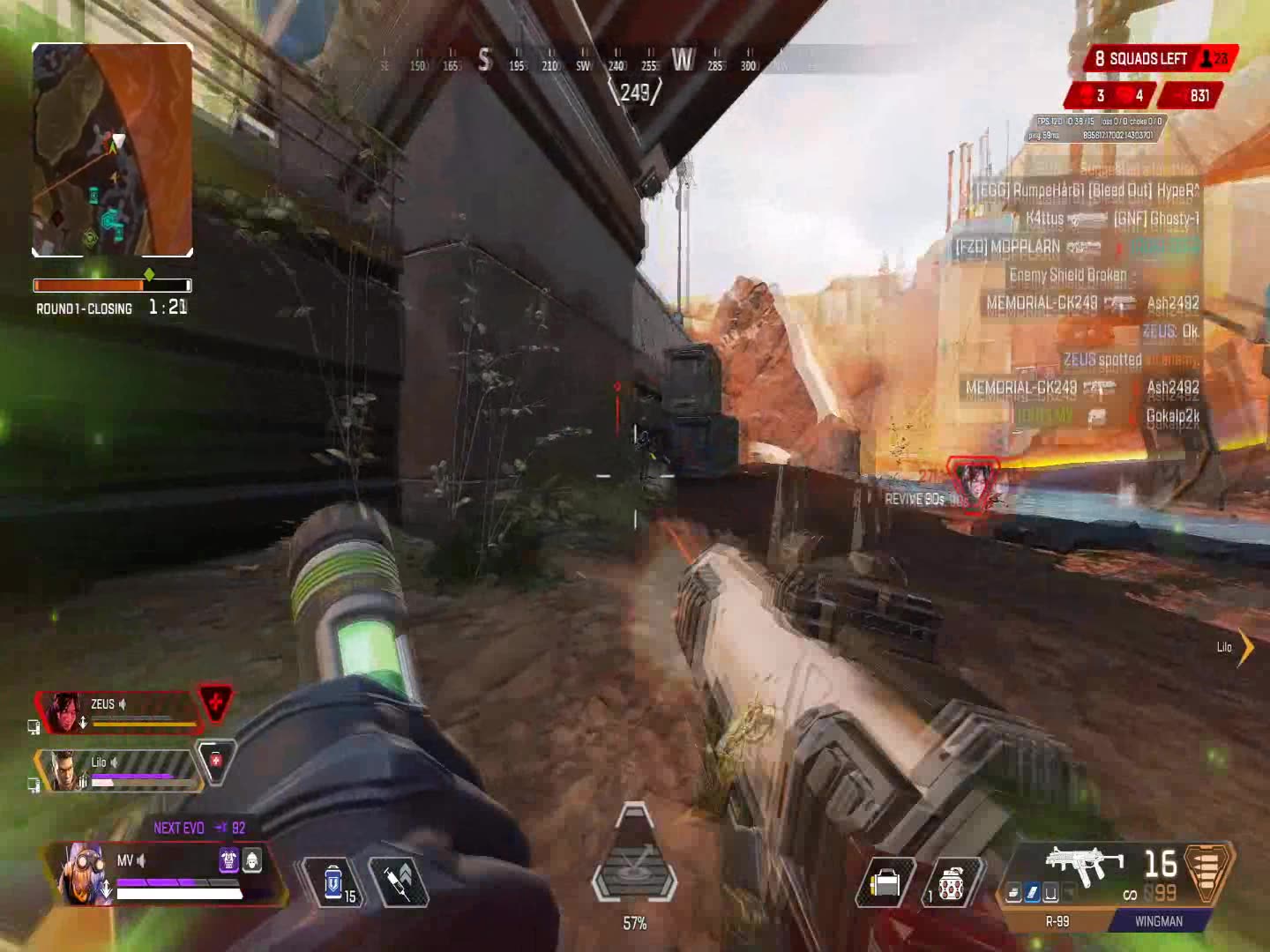1270x952 pixels.
Task: Select the stock attachment slot on the R-99
Action: tap(1051, 891)
